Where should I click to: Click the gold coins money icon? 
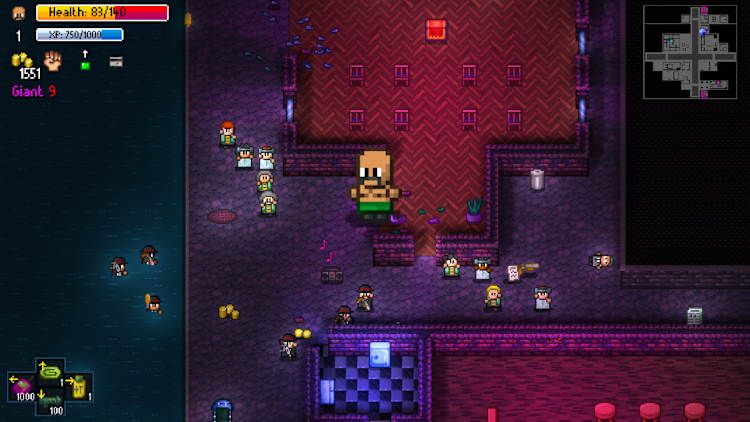[22, 62]
